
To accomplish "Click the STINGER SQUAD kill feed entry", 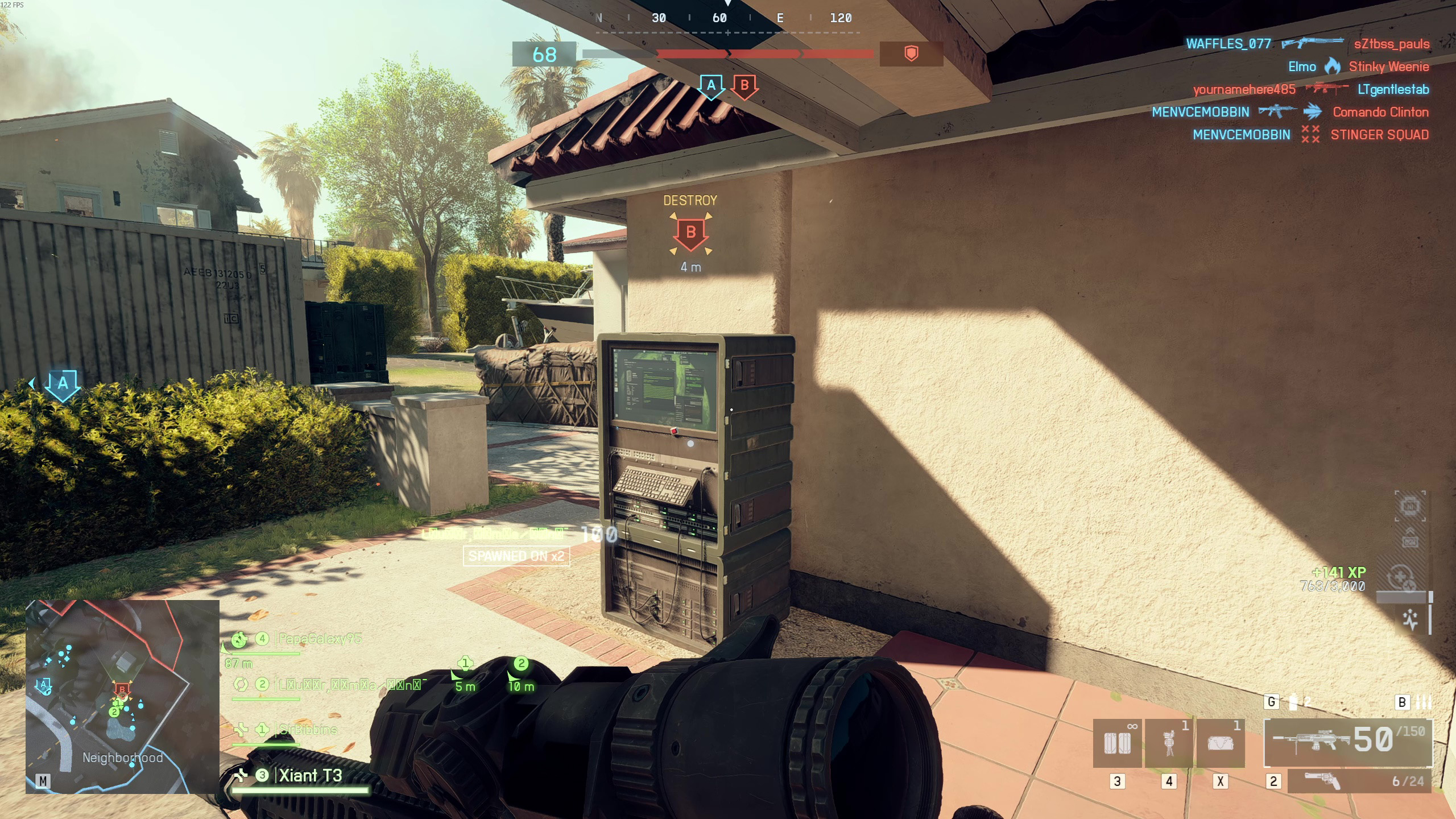I will (1379, 135).
